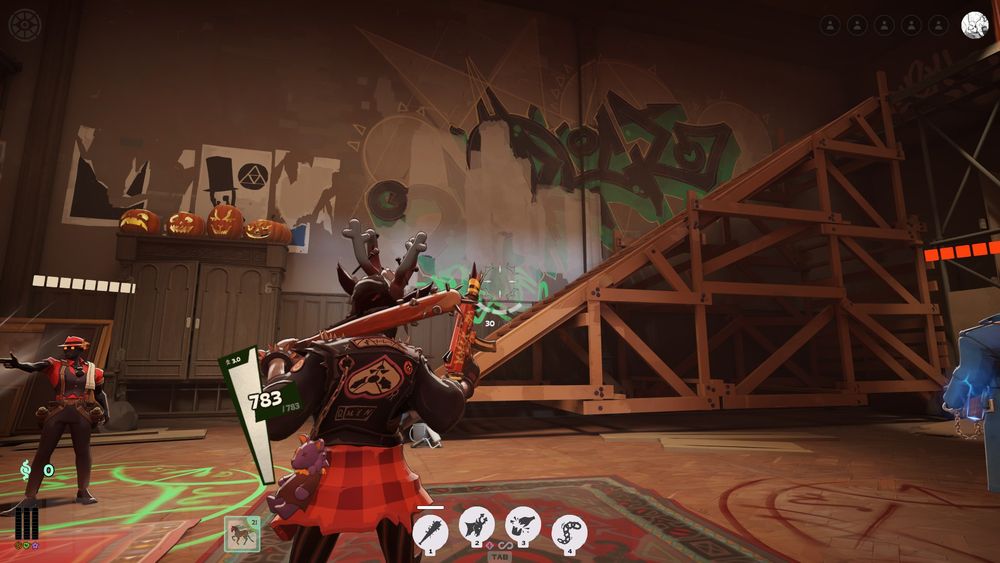The image size is (1000, 563).
Task: Activate the horned beast ability in slot 2
Action: click(476, 525)
